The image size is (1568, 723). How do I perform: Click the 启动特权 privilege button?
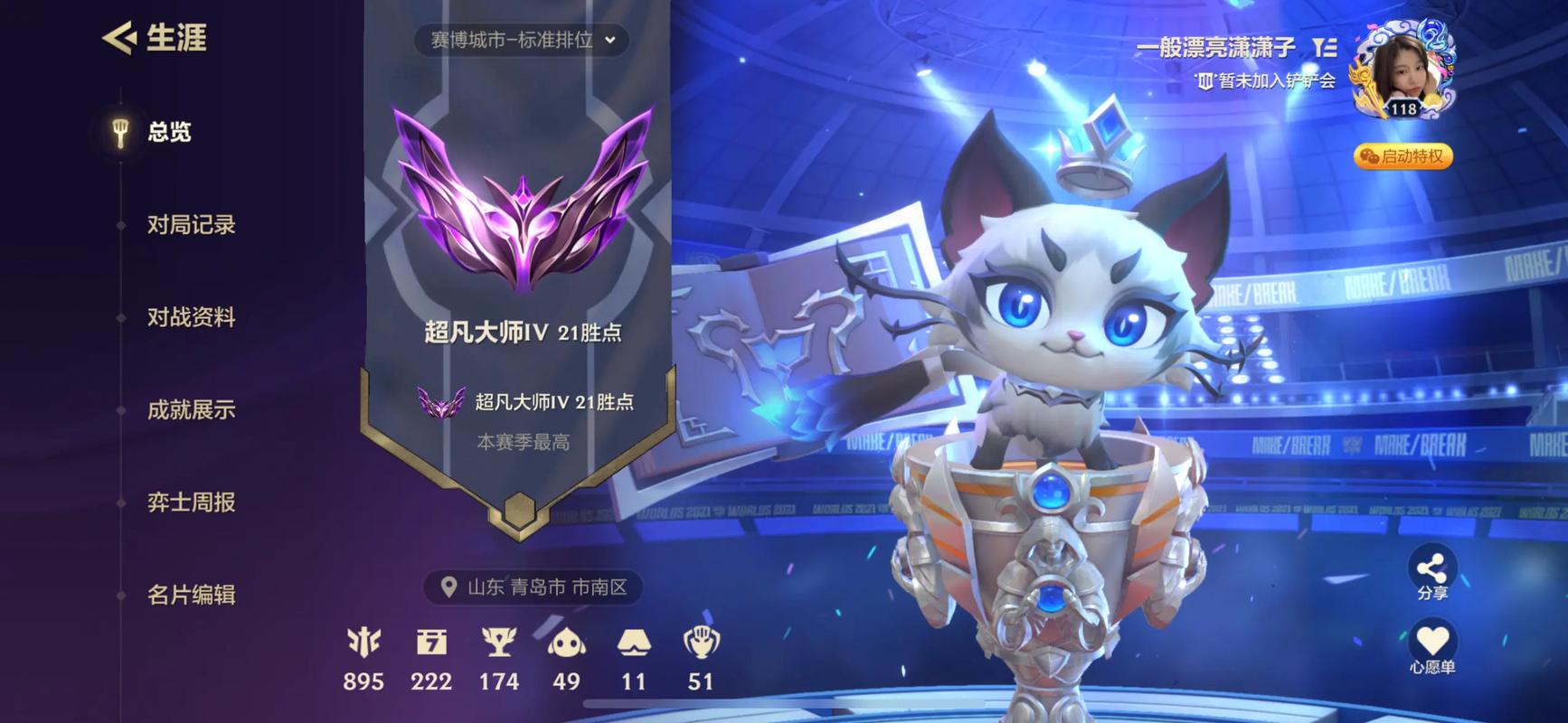tap(1403, 156)
